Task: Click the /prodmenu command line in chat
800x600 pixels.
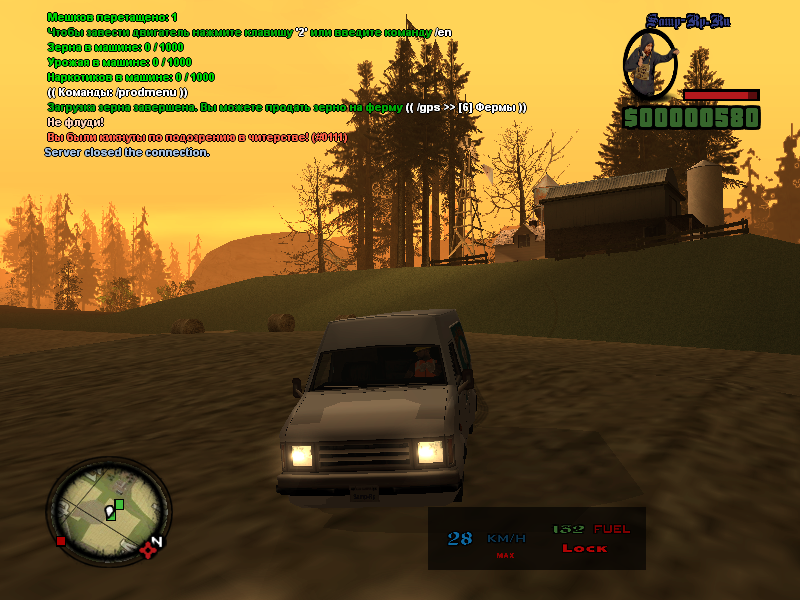Action: [117, 92]
